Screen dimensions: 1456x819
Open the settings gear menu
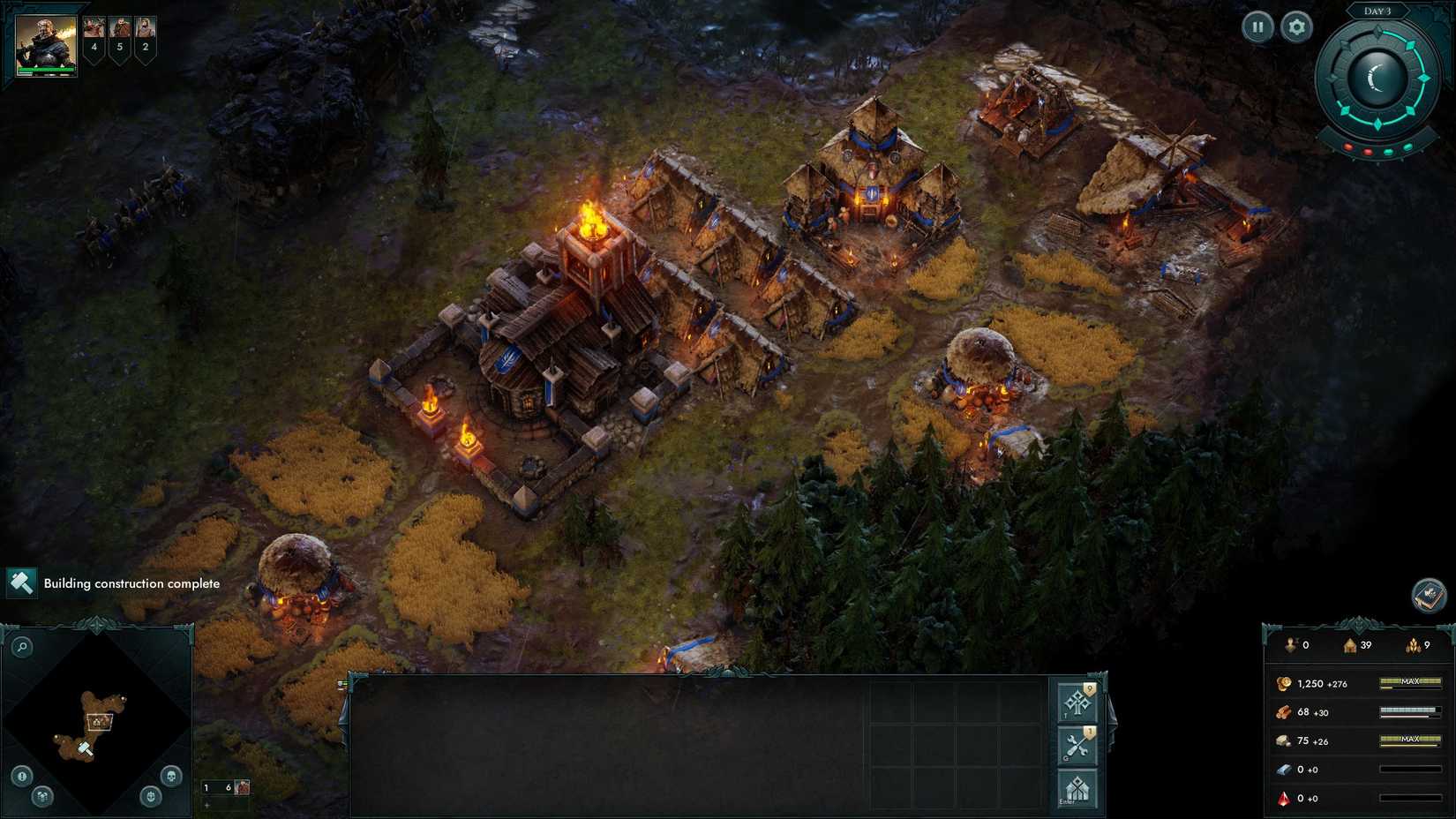[1295, 26]
